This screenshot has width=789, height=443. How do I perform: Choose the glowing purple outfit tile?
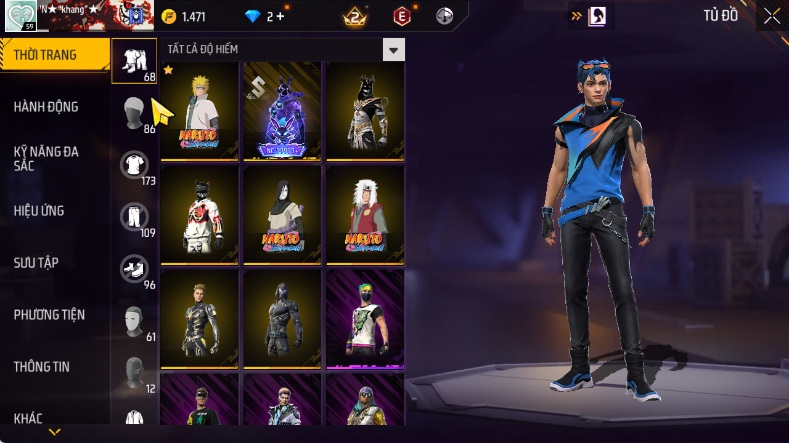coord(282,111)
